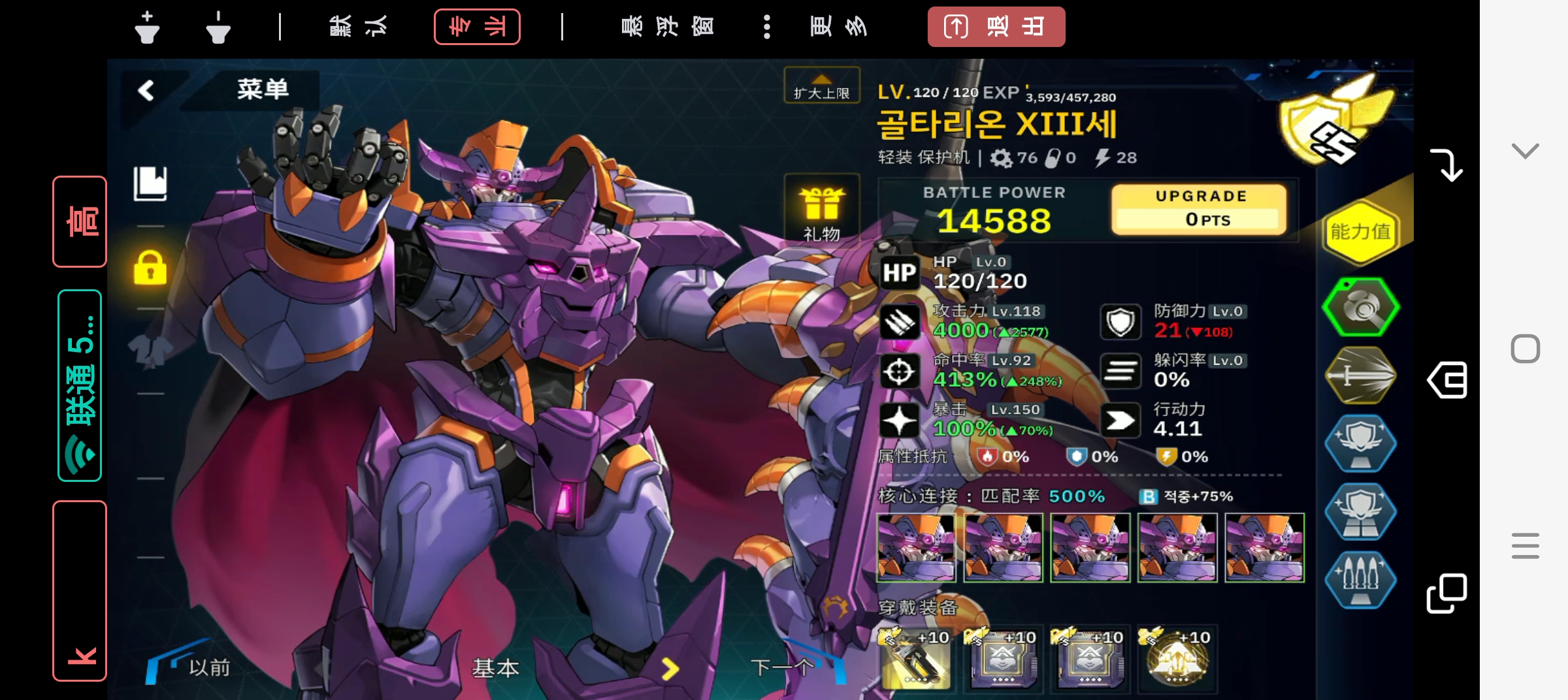Select the round golden equipment slot
The width and height of the screenshot is (1568, 700).
[1177, 660]
